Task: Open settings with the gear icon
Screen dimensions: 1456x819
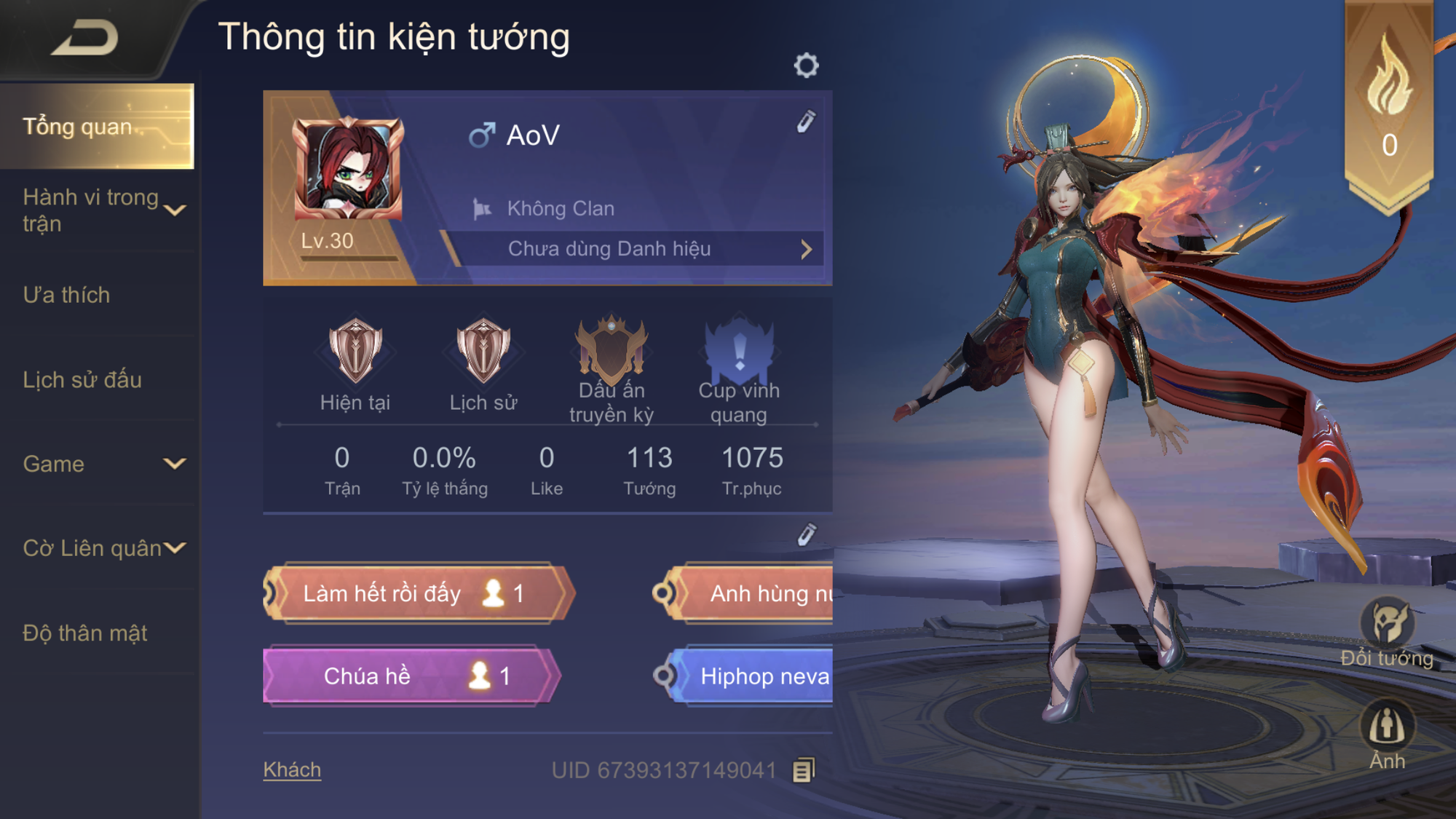Action: (806, 66)
